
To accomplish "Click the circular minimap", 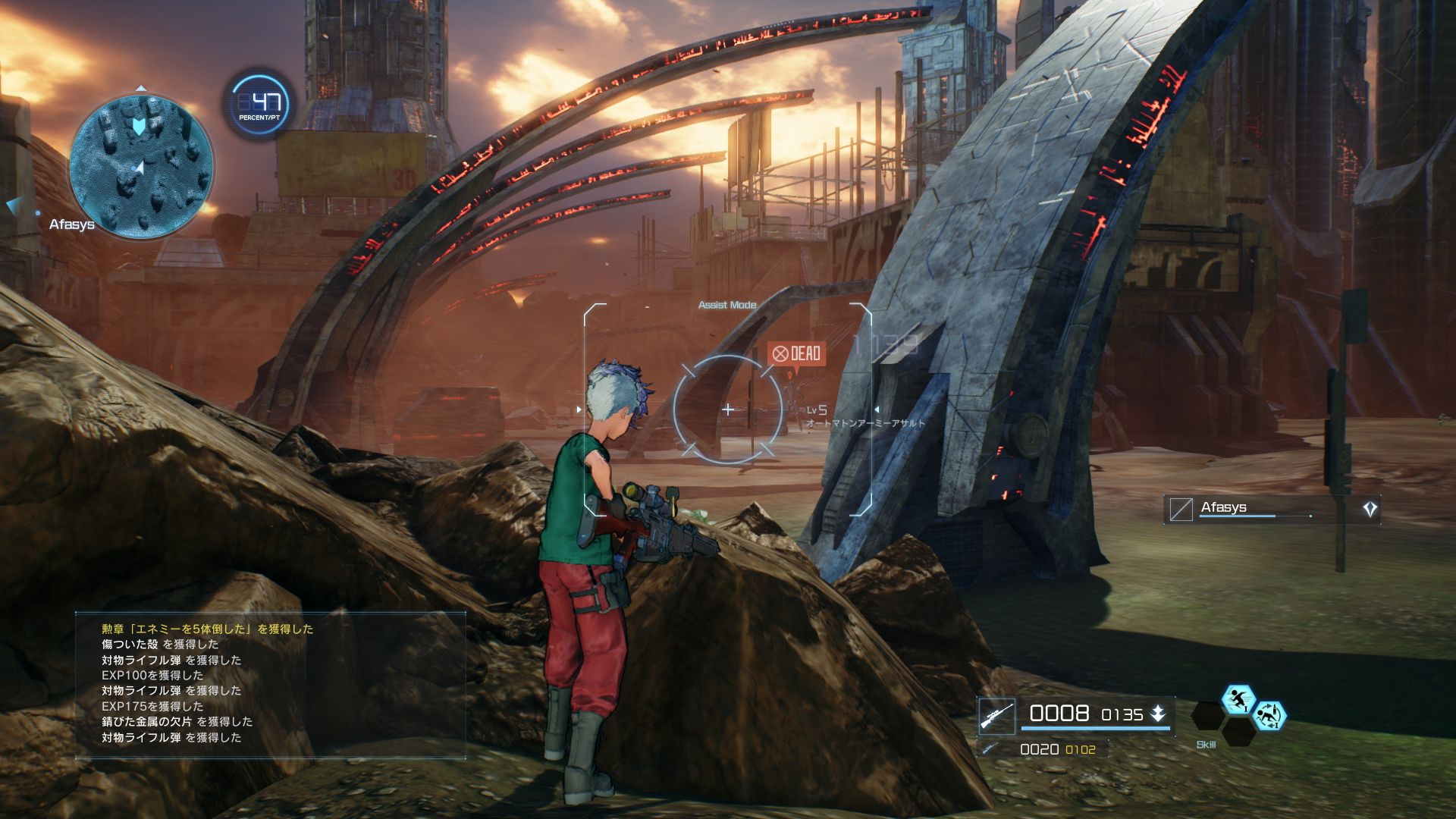I will (140, 165).
